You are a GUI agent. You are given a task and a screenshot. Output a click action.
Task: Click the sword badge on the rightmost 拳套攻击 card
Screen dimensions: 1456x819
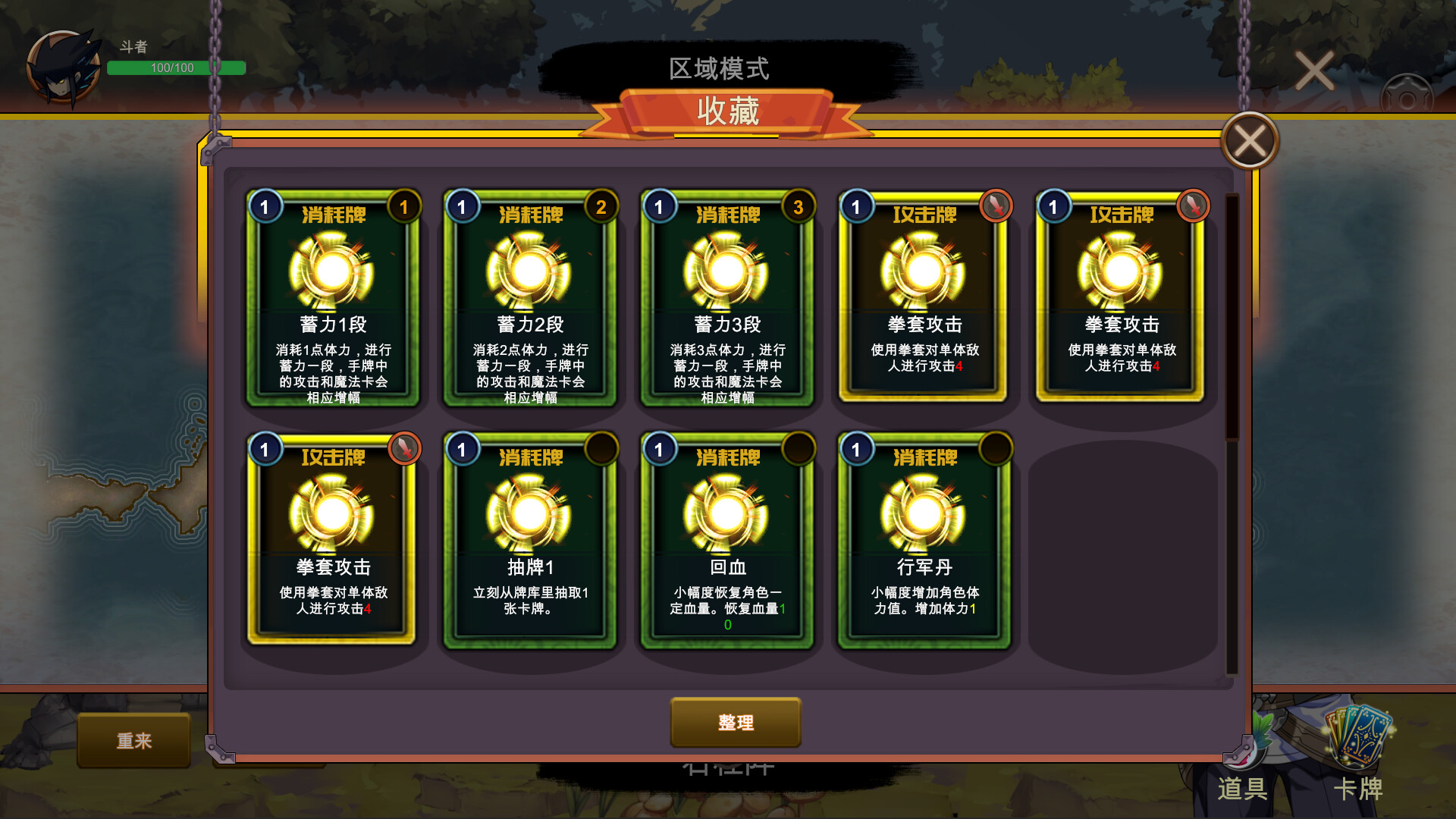[1192, 206]
